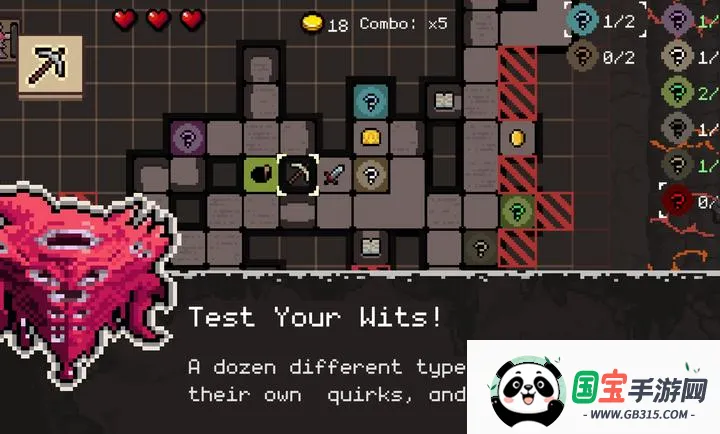
Task: Choose the green bomb tile
Action: 260,173
